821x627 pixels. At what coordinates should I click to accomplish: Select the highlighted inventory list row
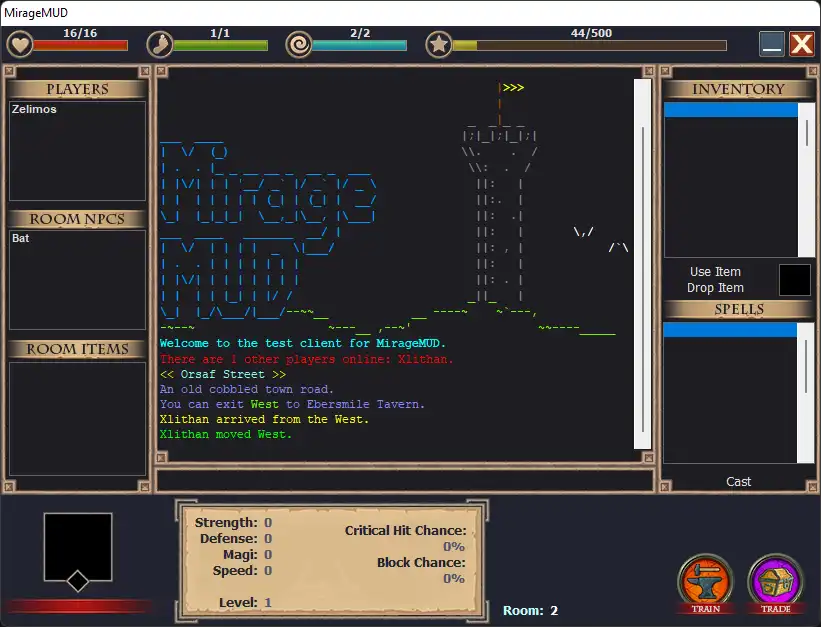coord(730,110)
